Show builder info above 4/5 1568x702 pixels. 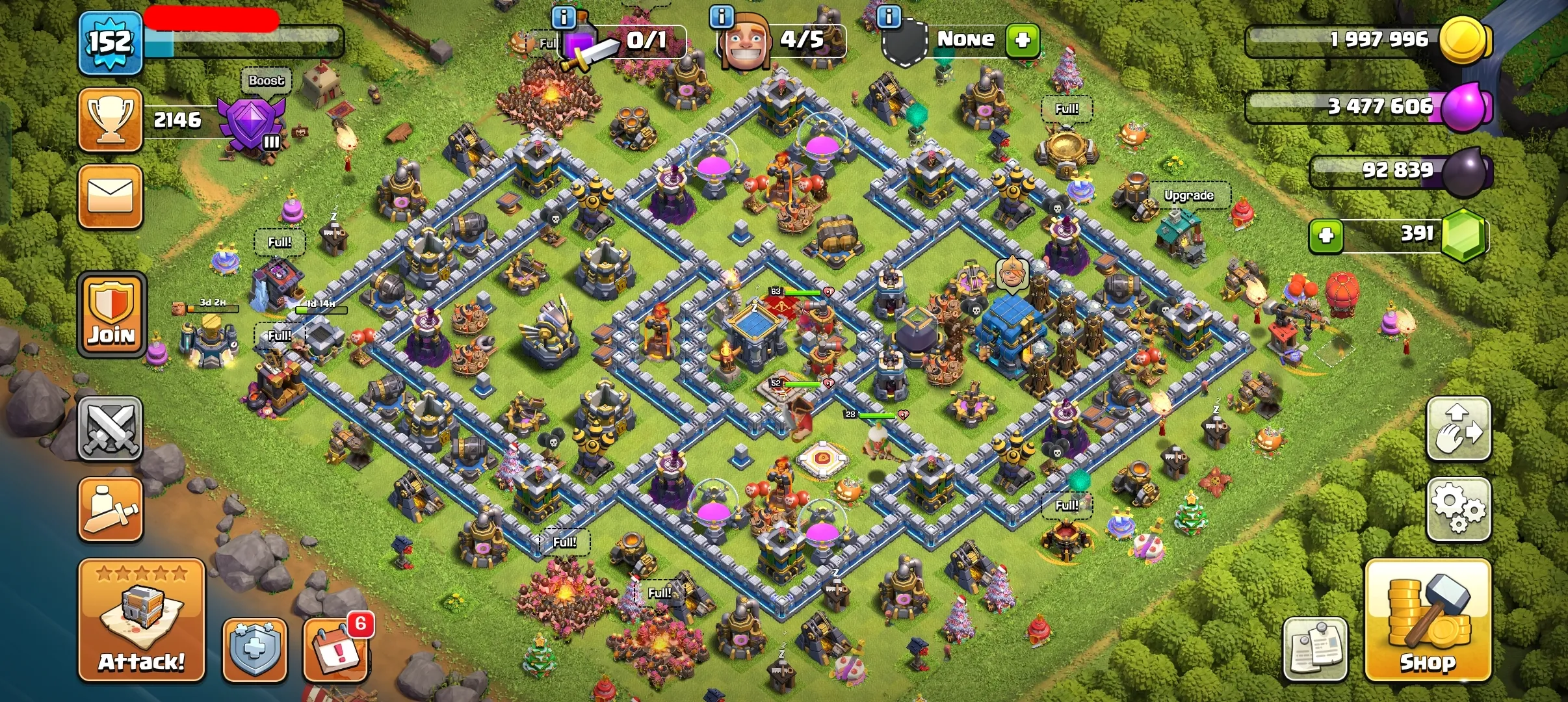[722, 17]
